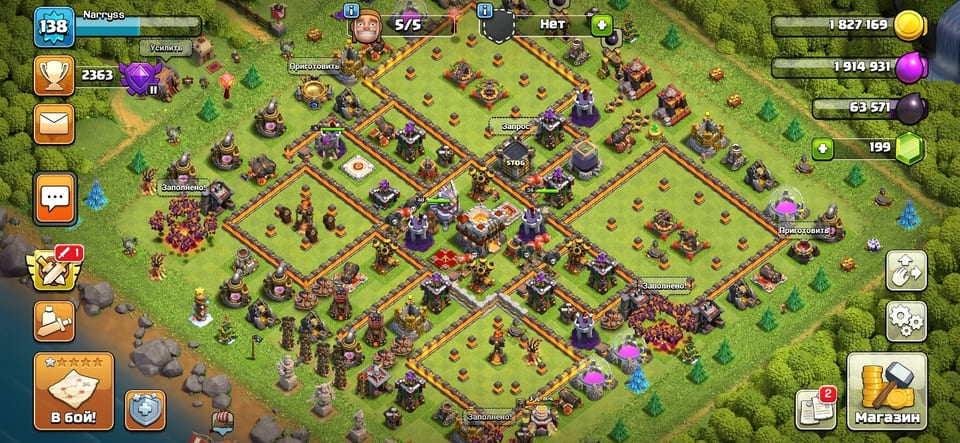The image size is (960, 443).
Task: Buy gems with the green plus button
Action: (822, 149)
